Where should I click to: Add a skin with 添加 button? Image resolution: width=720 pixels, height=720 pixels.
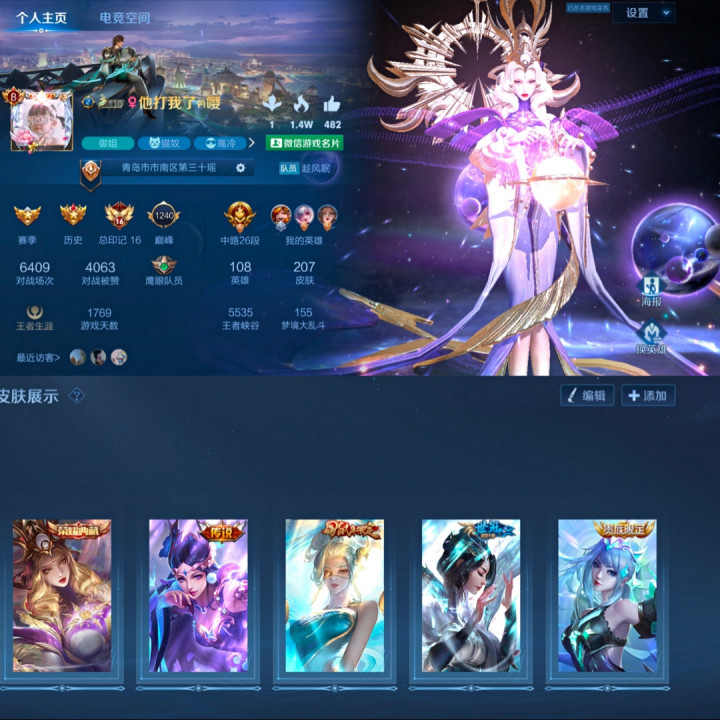tap(648, 395)
